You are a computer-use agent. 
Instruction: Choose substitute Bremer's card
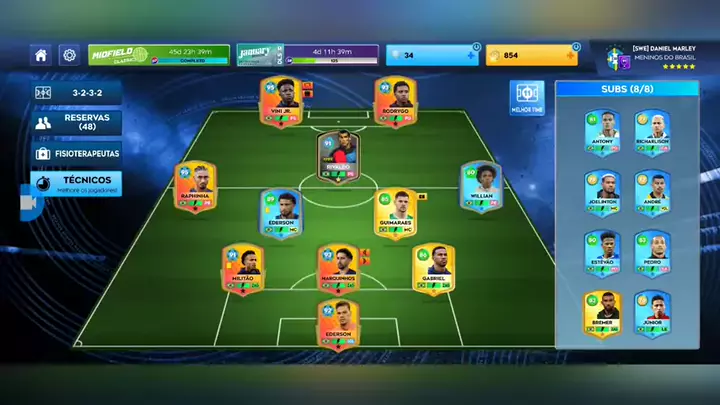(x=602, y=314)
